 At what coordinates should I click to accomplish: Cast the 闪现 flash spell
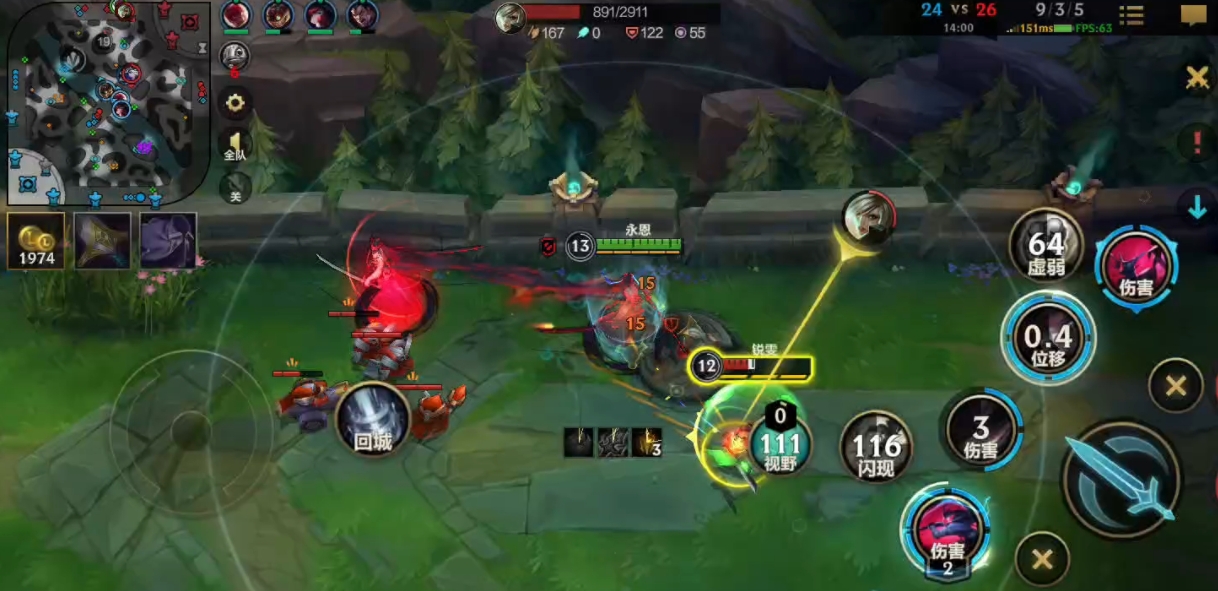877,446
